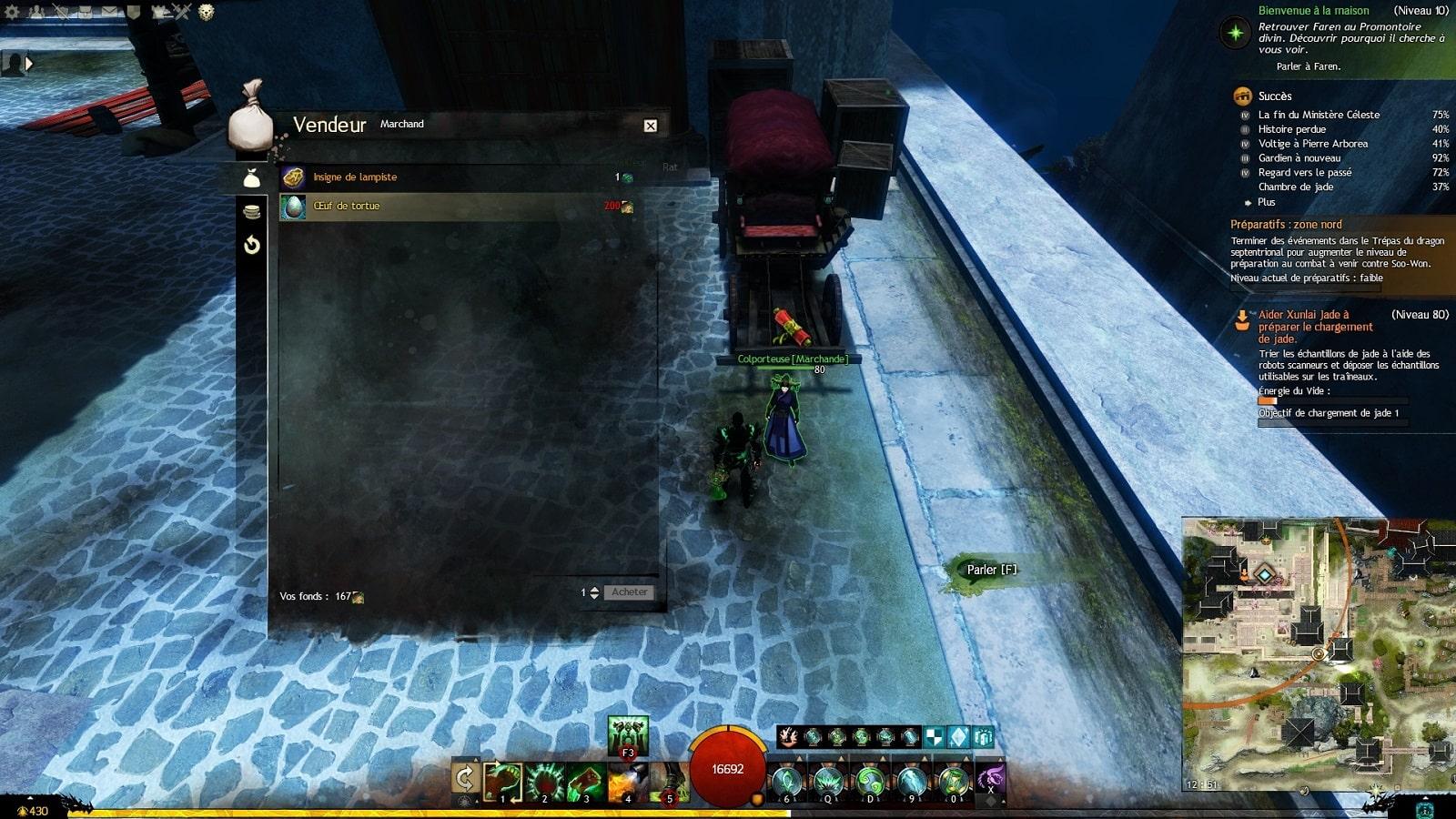Switch to the vendor buy tab with bag
Viewport: 1456px width, 819px height.
tap(252, 178)
